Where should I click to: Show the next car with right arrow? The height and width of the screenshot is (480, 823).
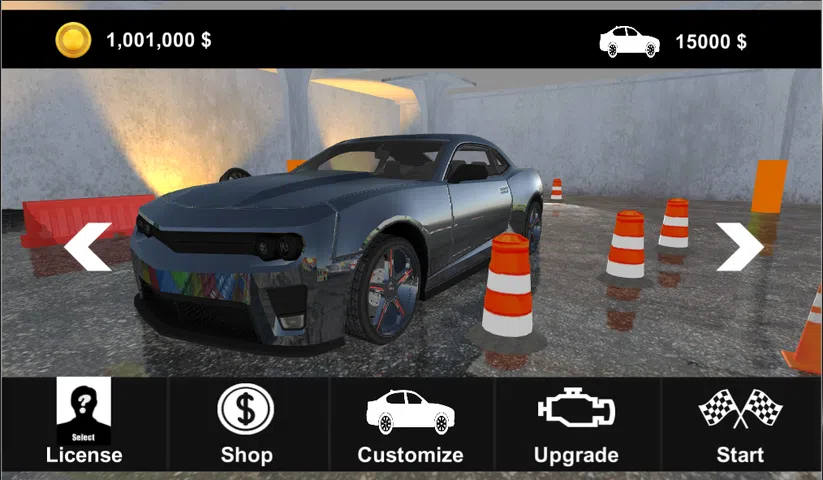[x=740, y=247]
